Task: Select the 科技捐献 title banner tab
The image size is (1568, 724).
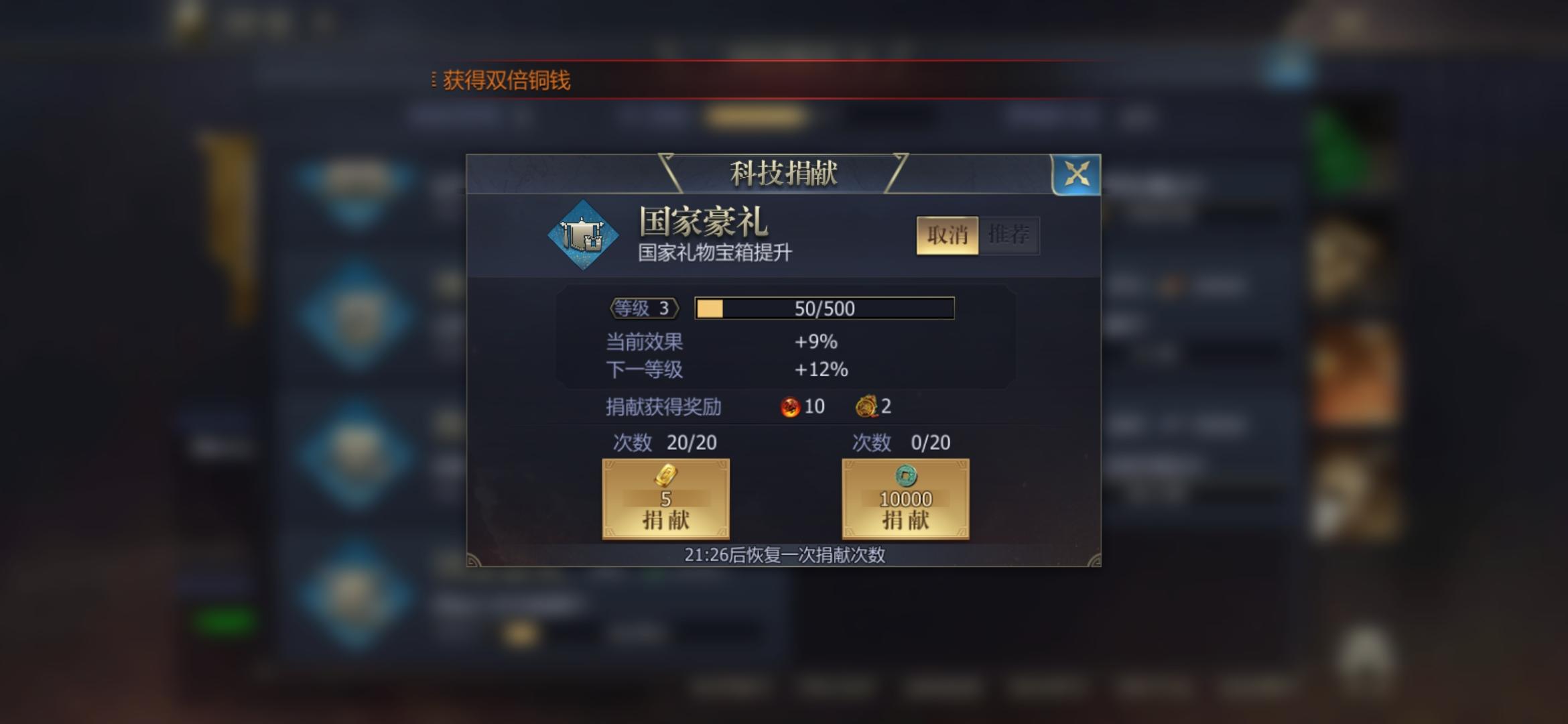Action: click(783, 172)
